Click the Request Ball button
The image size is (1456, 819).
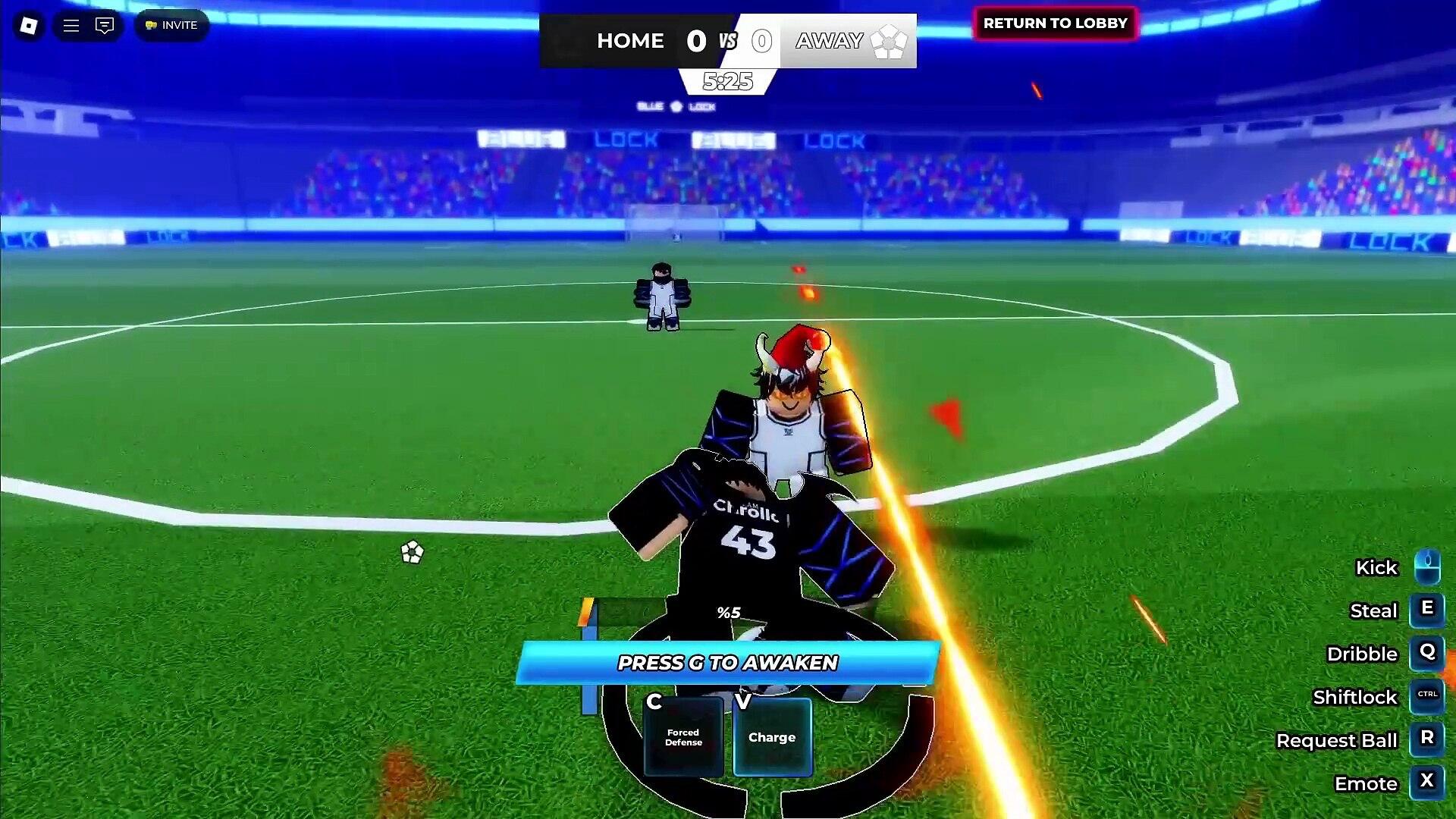pyautogui.click(x=1427, y=740)
